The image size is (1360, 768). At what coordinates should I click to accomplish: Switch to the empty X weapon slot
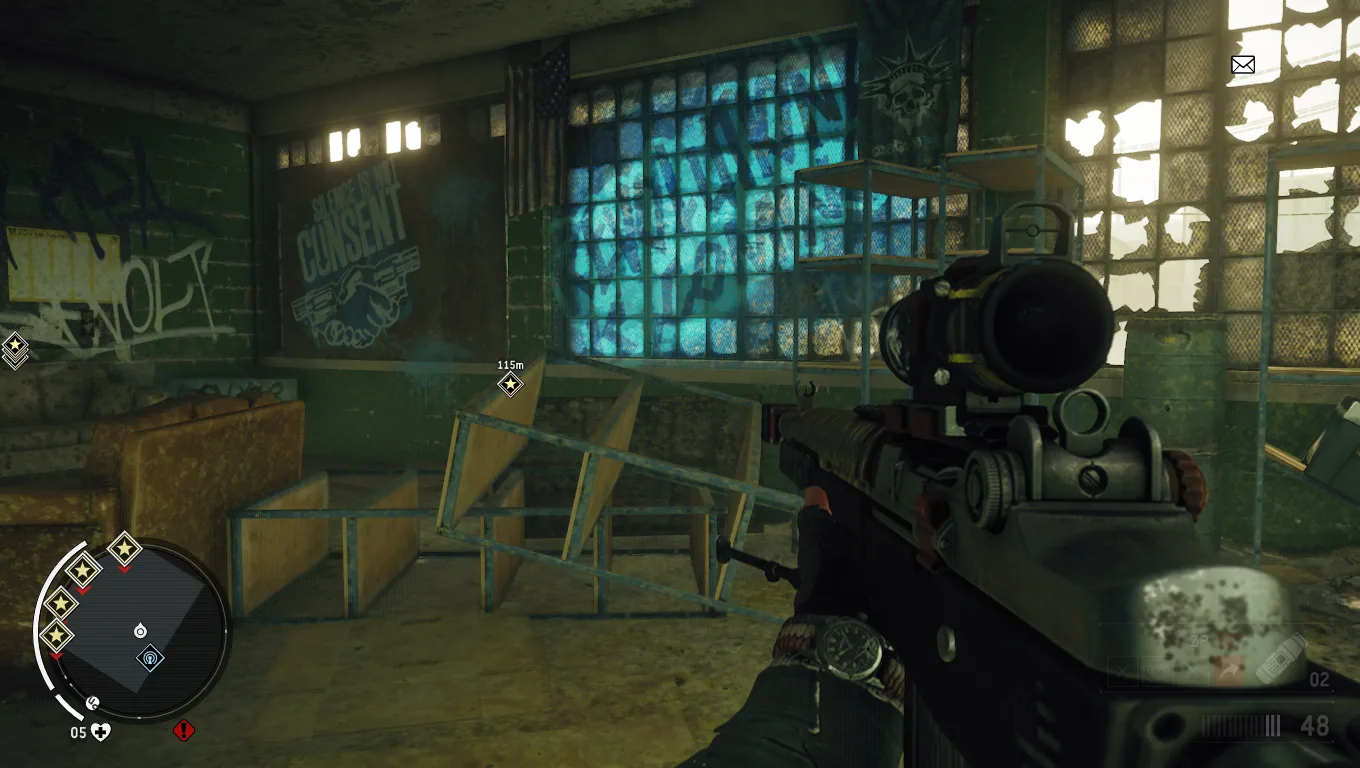[x=1120, y=670]
